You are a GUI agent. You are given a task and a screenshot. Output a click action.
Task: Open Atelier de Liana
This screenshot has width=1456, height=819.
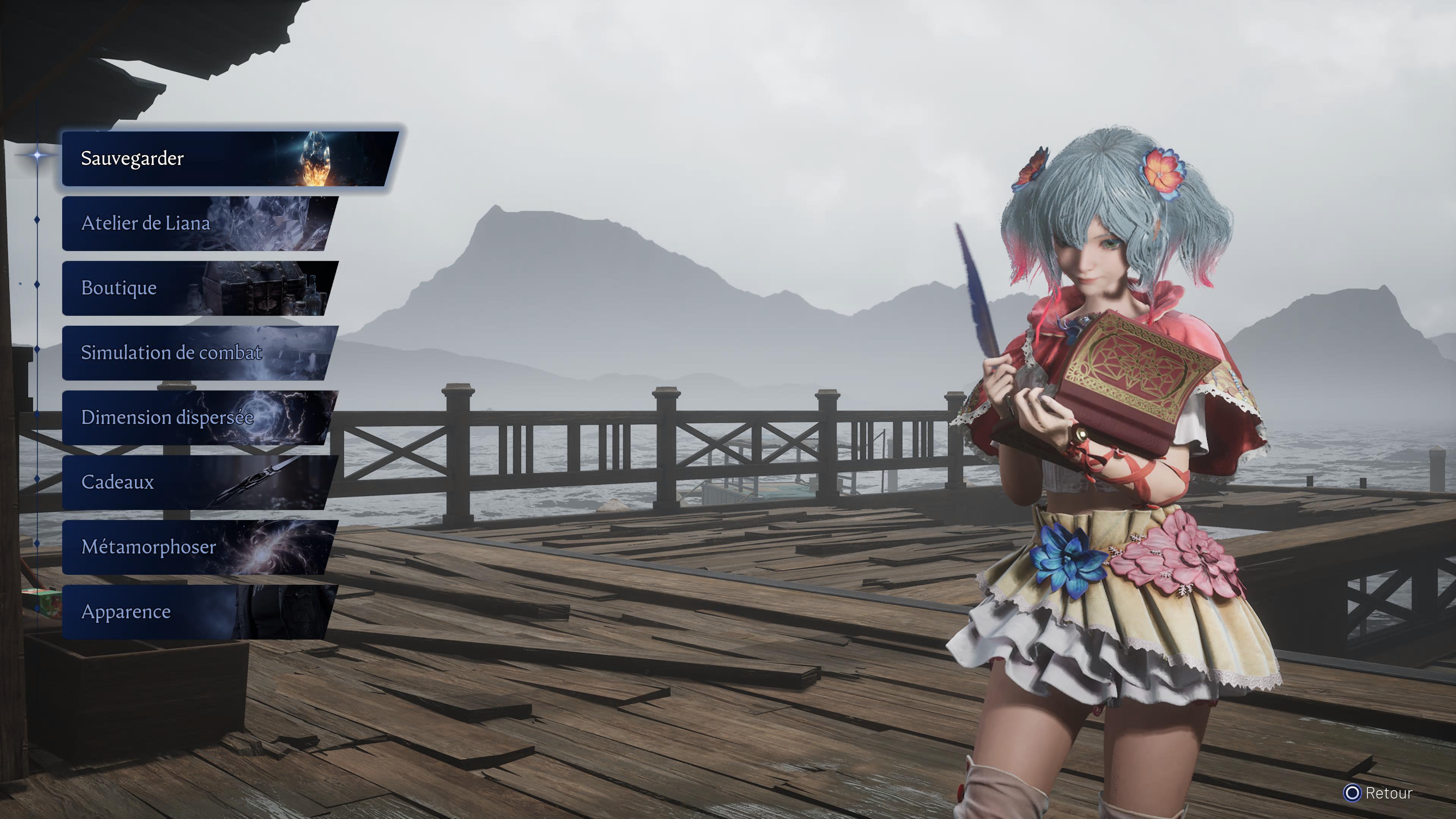(x=198, y=223)
